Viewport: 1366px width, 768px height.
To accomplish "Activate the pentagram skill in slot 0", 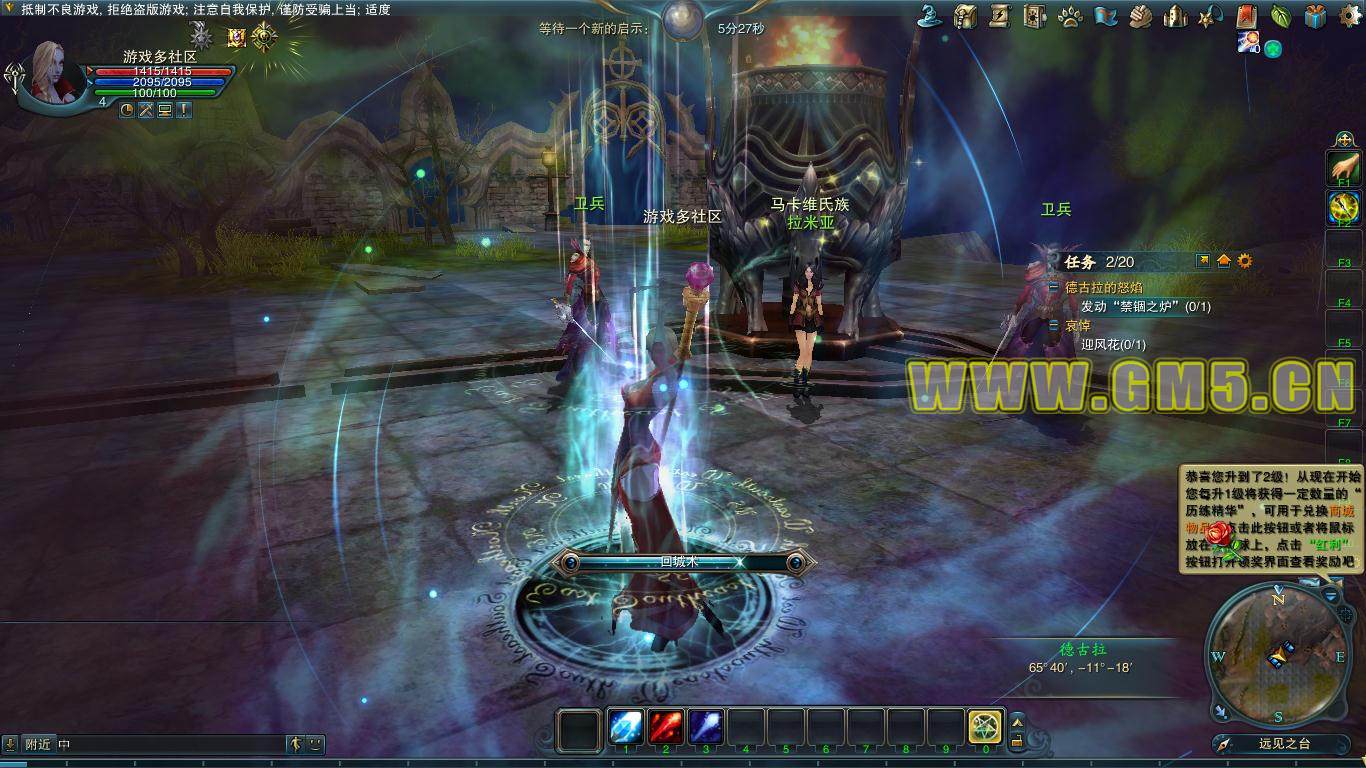I will [x=985, y=727].
